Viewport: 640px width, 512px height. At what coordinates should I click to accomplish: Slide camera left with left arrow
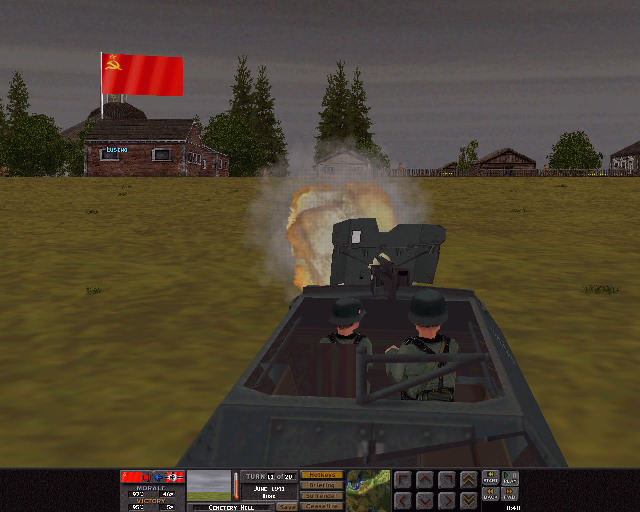tap(402, 499)
